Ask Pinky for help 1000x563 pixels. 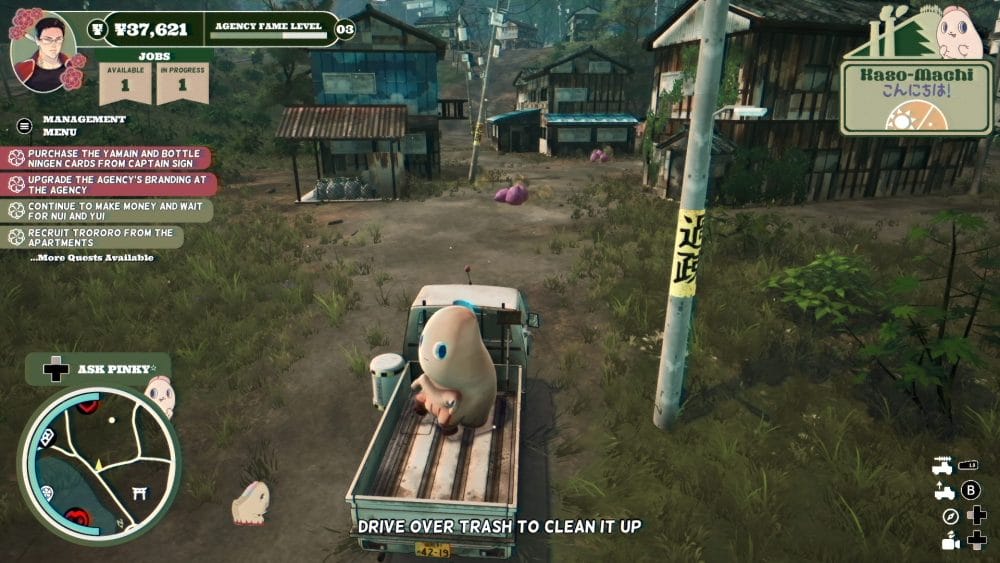96,369
